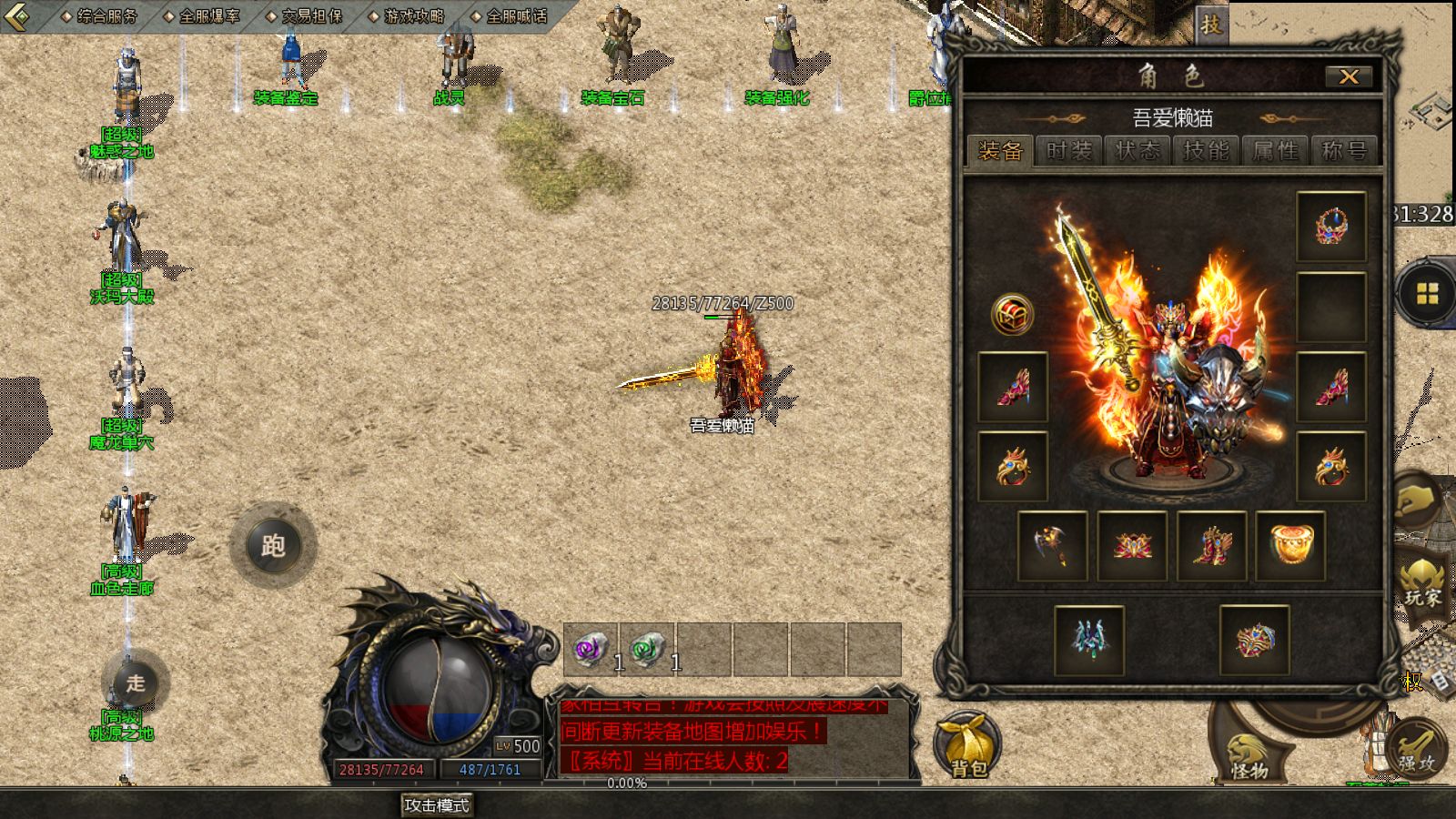1456x819 pixels.
Task: Open 全服喊话 server shout menu
Action: pos(510,16)
